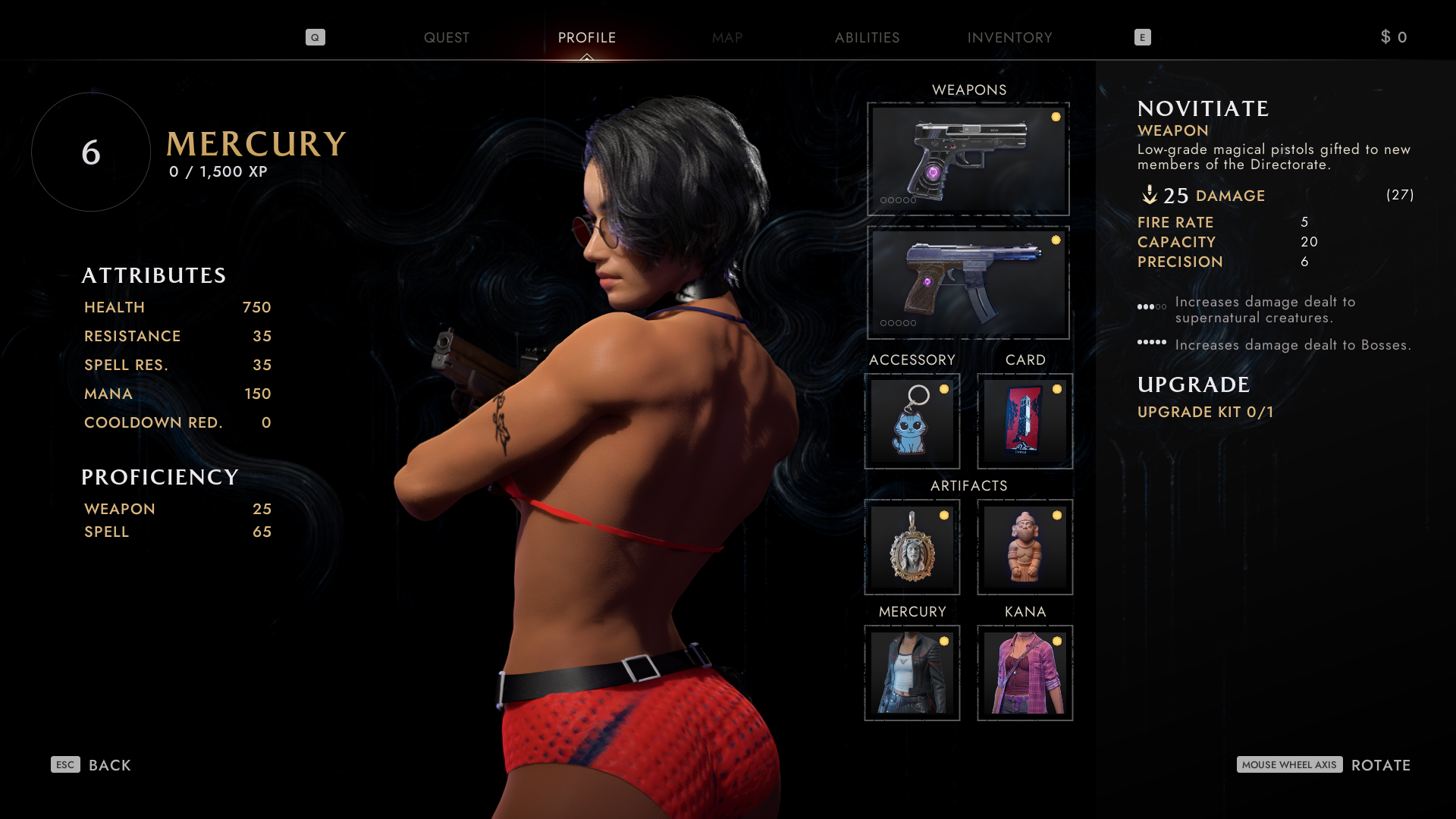Switch to the Quest tab
This screenshot has width=1456, height=819.
coord(446,38)
